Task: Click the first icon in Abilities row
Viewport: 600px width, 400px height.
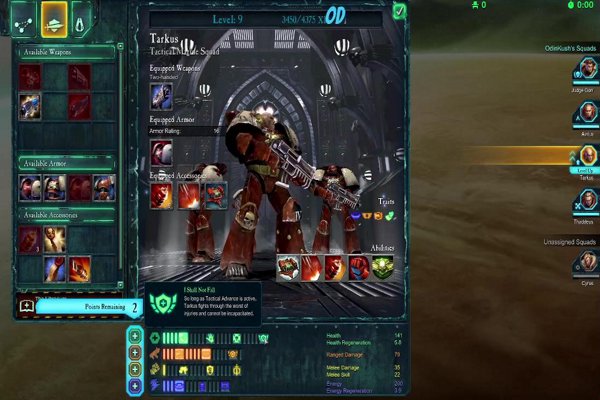Action: (x=288, y=268)
